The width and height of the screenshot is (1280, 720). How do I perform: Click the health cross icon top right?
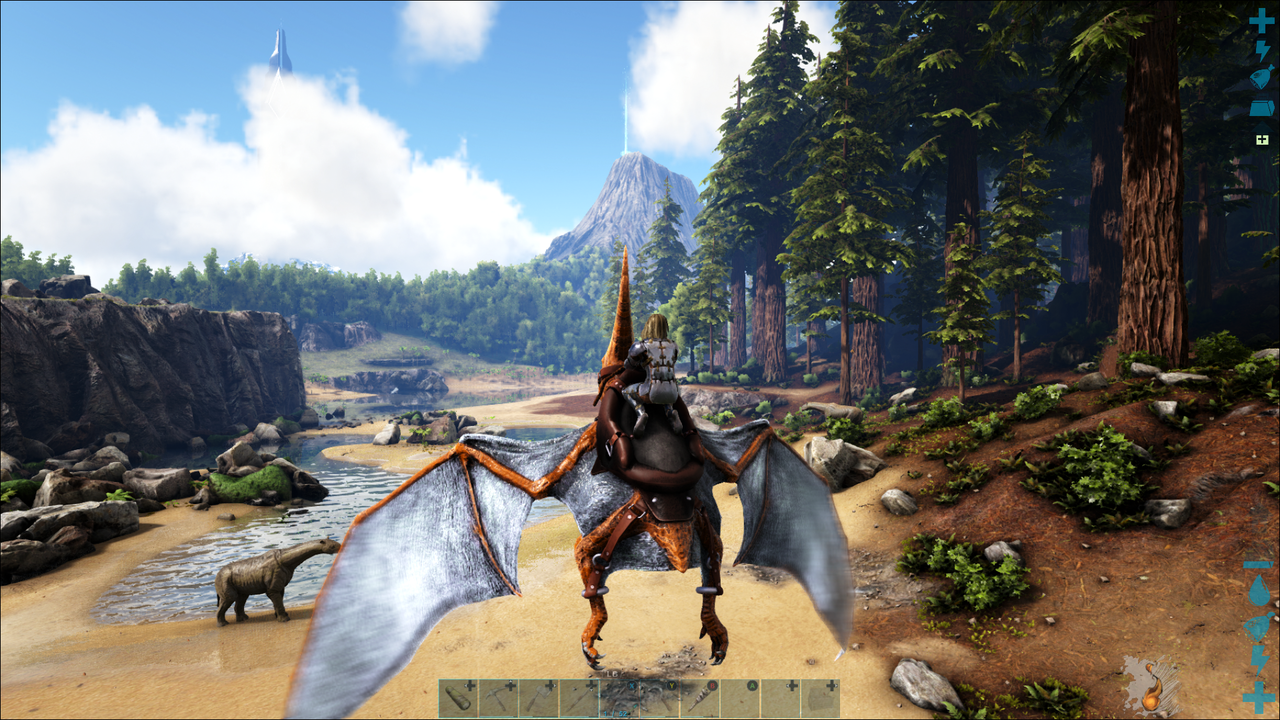[1262, 21]
